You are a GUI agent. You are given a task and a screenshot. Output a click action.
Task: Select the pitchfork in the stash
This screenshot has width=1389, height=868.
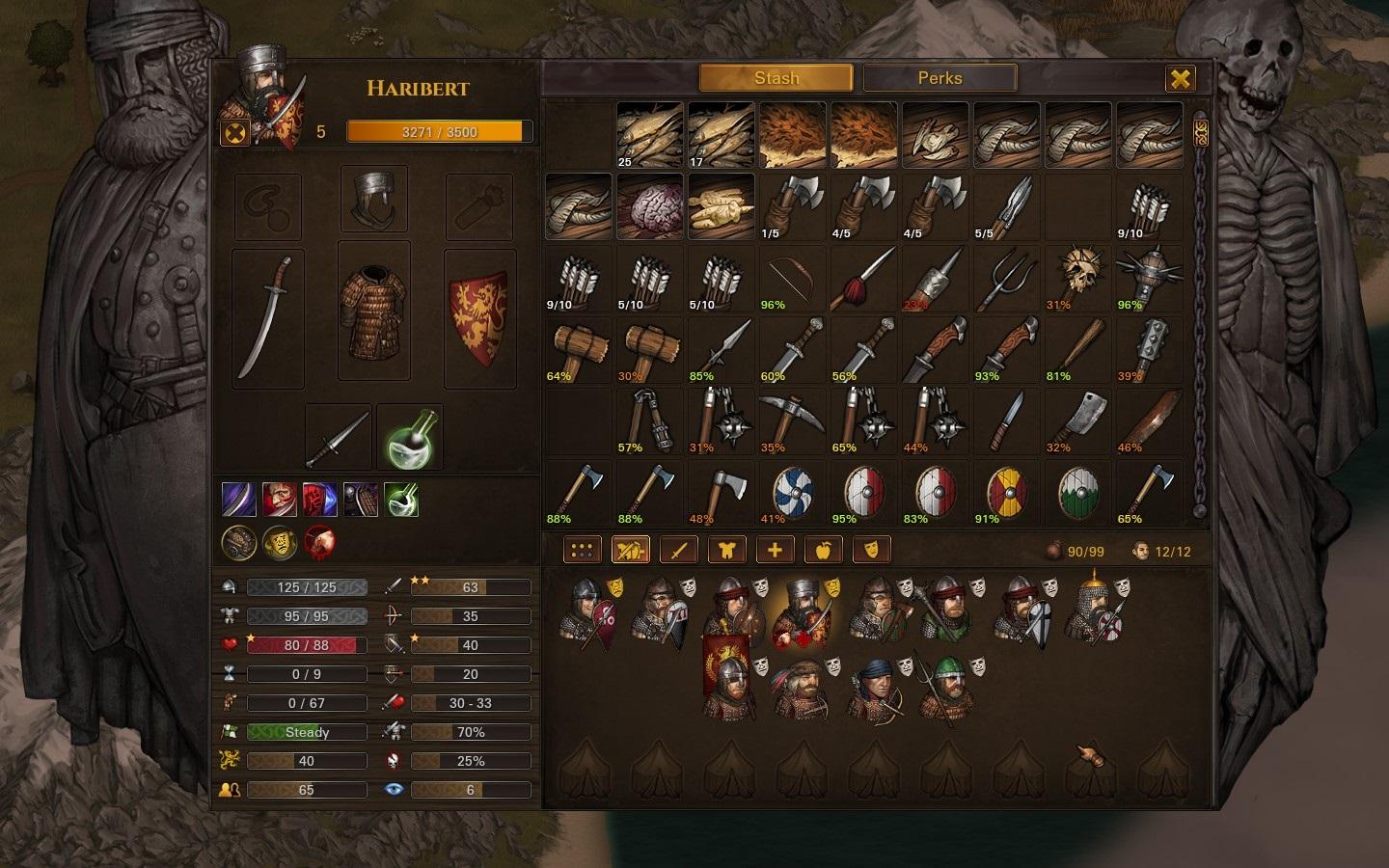(1007, 278)
